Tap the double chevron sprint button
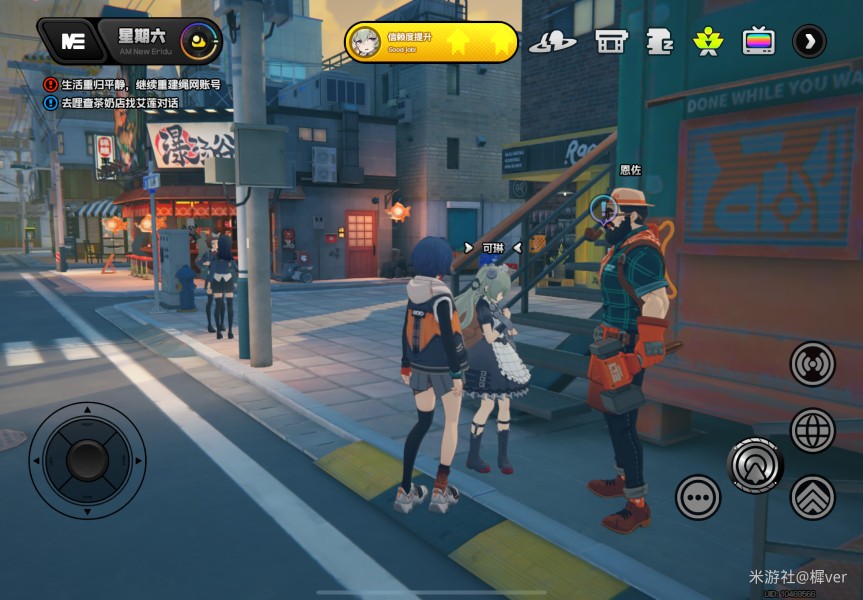 [x=812, y=497]
